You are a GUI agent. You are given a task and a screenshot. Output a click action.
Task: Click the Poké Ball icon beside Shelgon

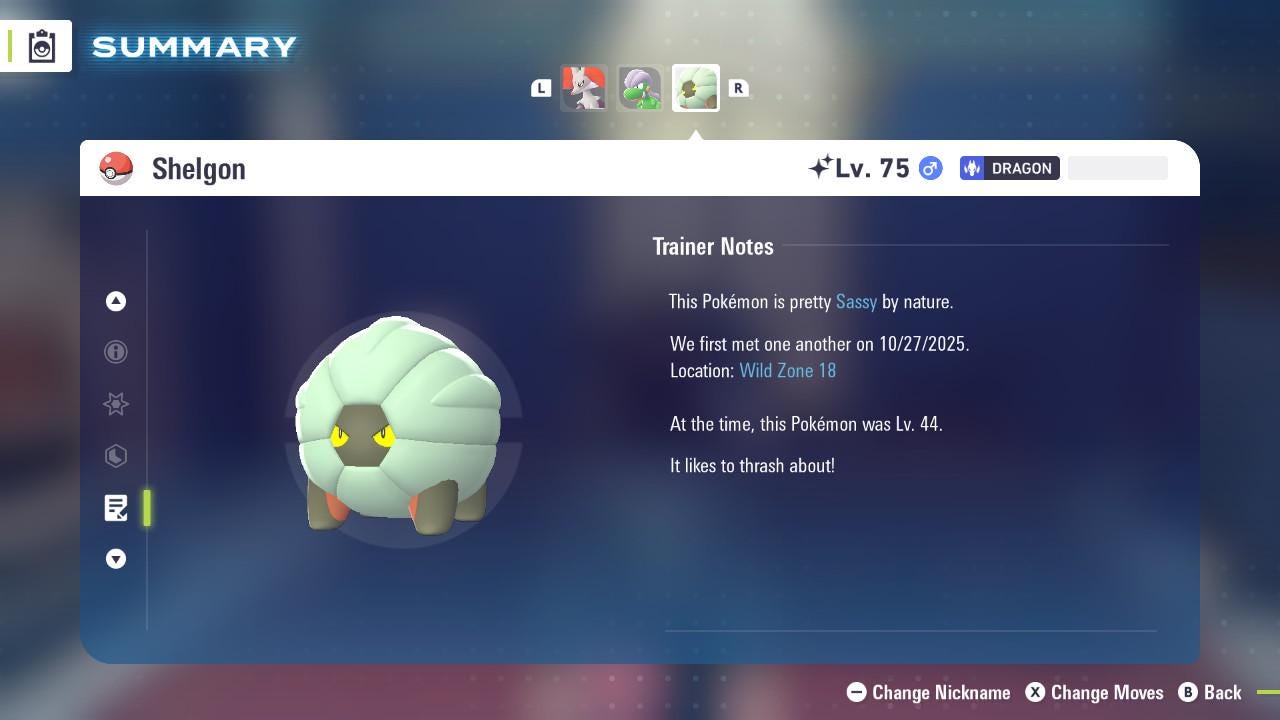pyautogui.click(x=117, y=168)
